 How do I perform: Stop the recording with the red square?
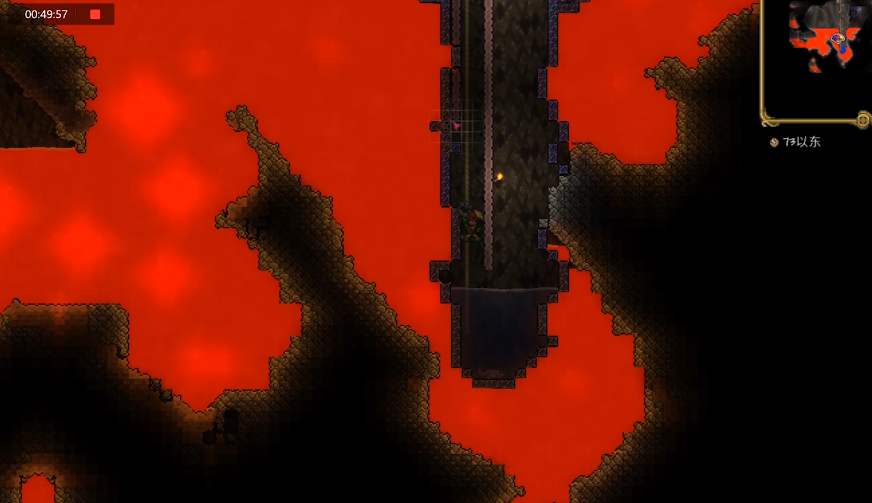click(x=95, y=14)
